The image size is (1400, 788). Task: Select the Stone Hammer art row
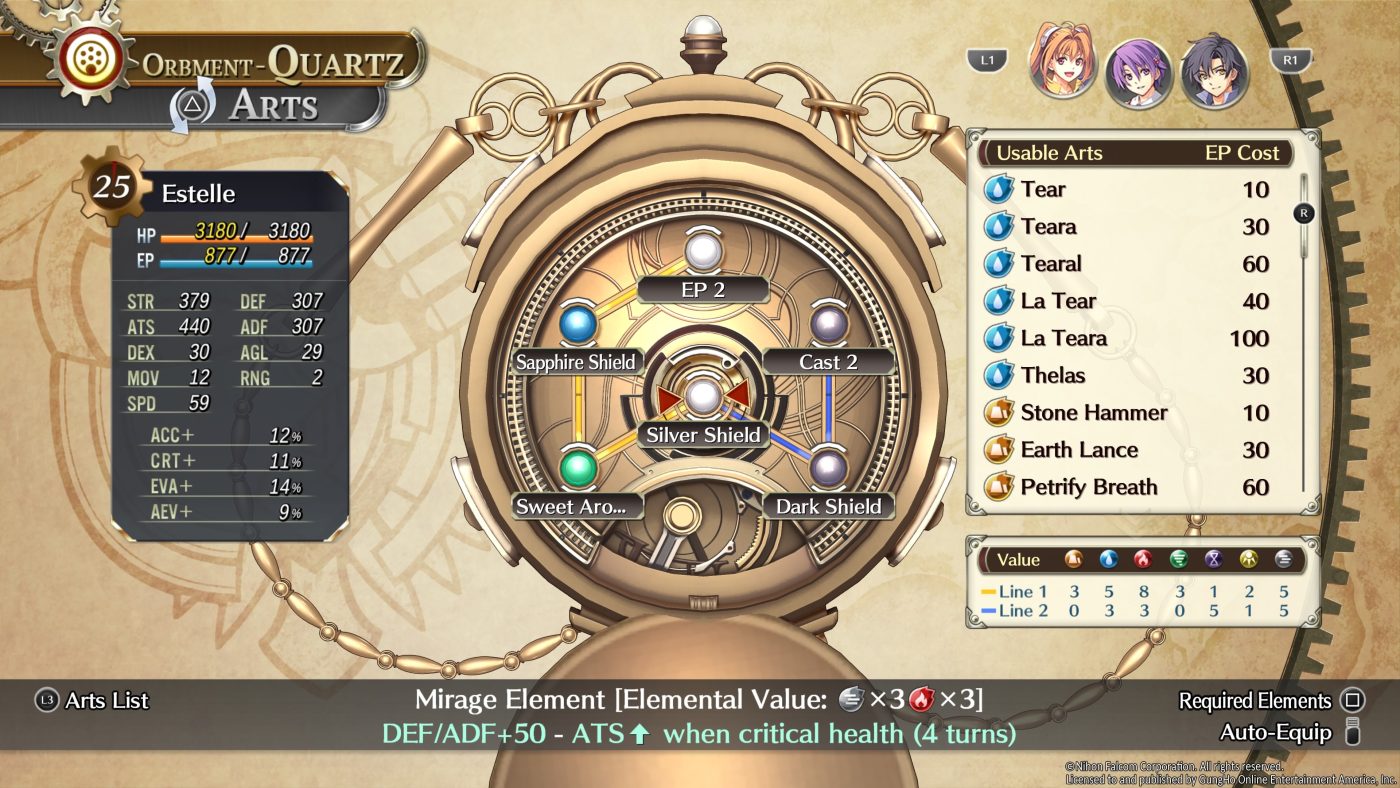[1128, 413]
